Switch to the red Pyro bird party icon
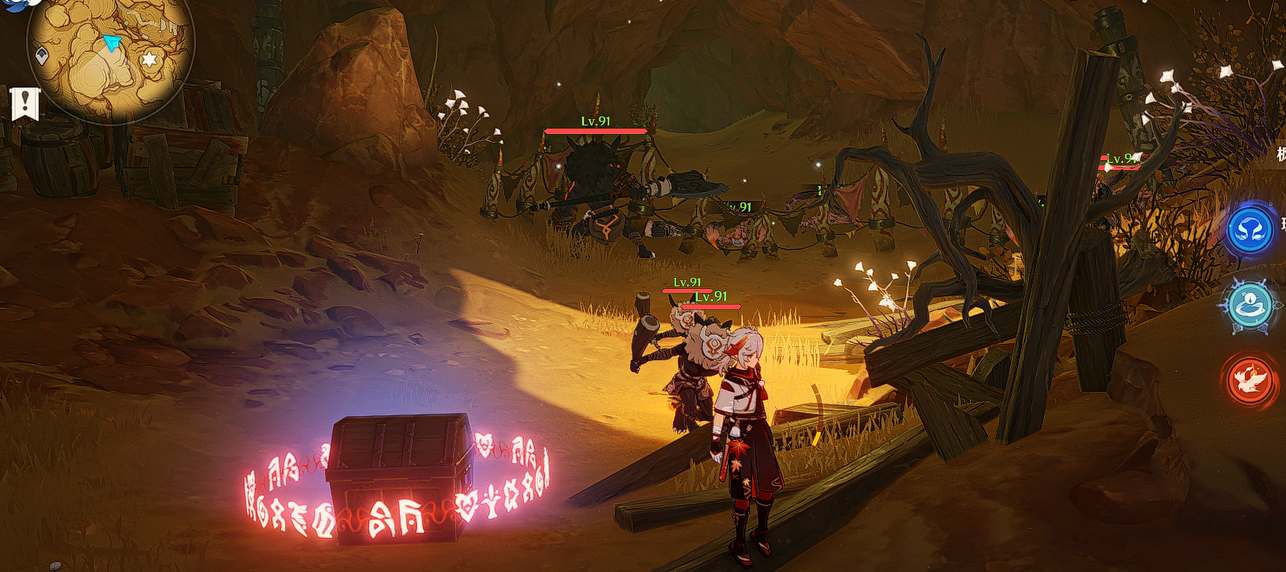This screenshot has height=572, width=1286. click(1250, 380)
